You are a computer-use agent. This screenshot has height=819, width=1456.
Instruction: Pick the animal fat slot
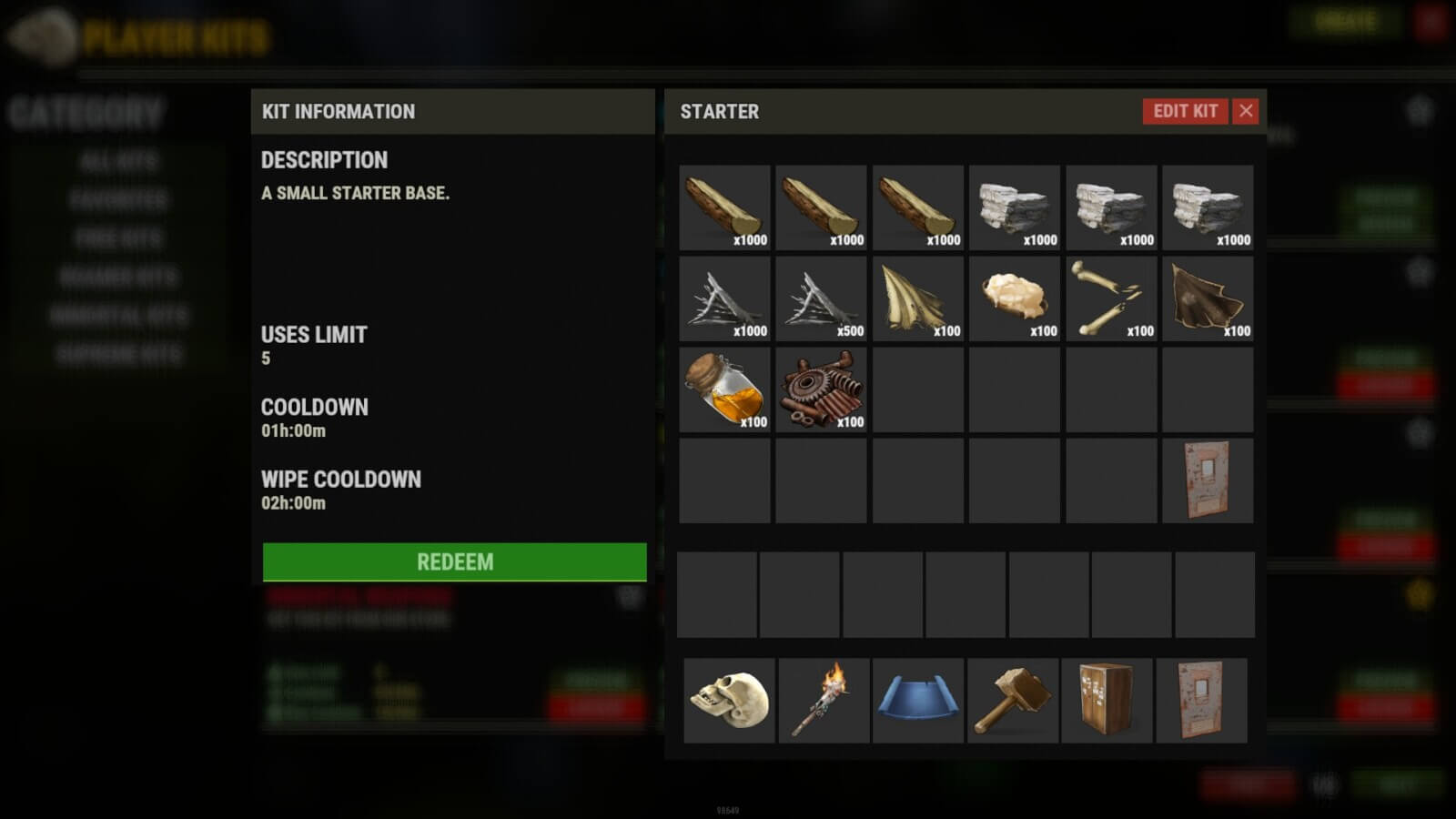[x=1014, y=298]
